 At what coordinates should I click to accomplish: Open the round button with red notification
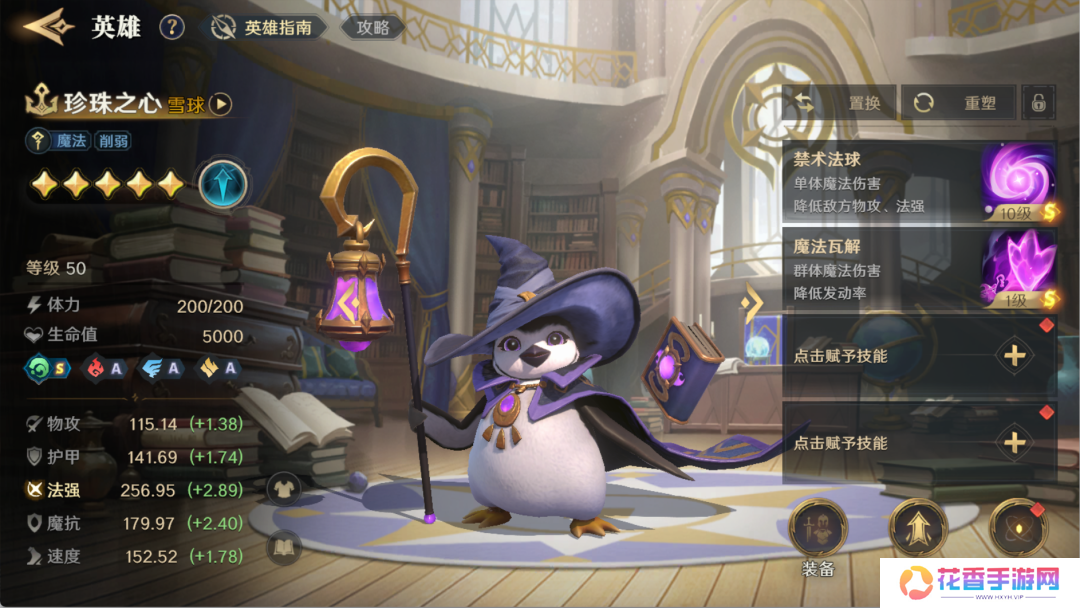1018,527
